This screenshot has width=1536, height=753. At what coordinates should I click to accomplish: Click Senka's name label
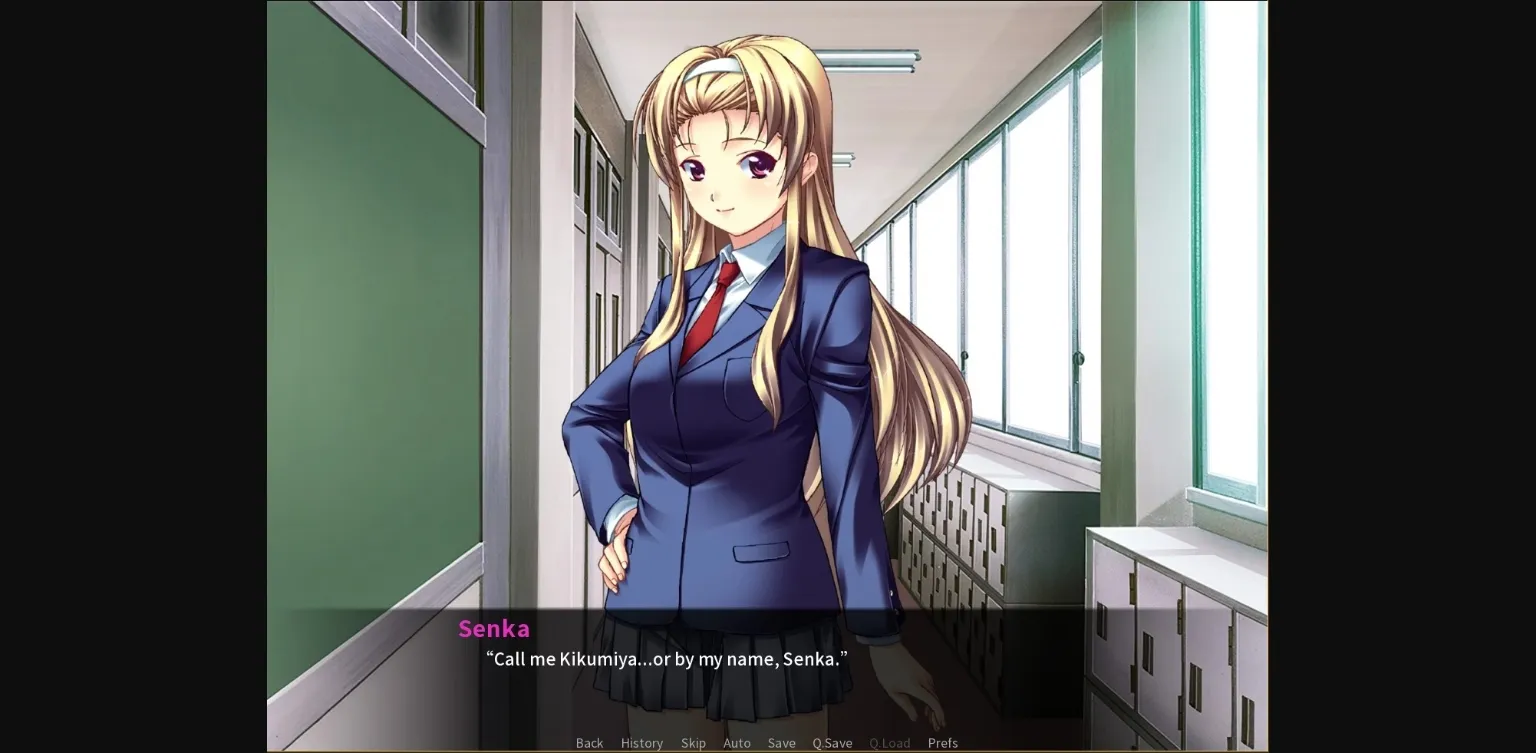[494, 629]
